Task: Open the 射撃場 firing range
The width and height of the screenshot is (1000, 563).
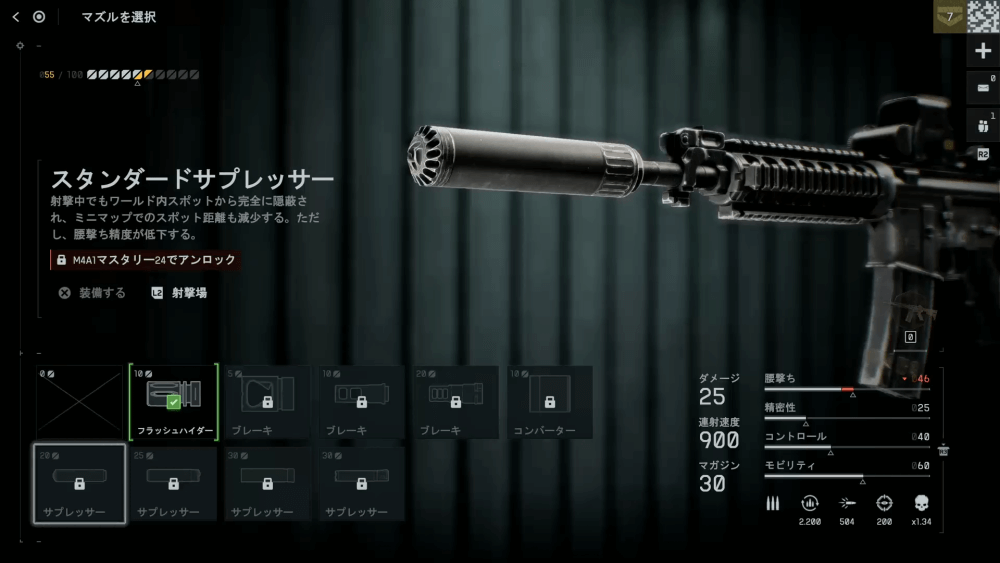Action: 179,293
